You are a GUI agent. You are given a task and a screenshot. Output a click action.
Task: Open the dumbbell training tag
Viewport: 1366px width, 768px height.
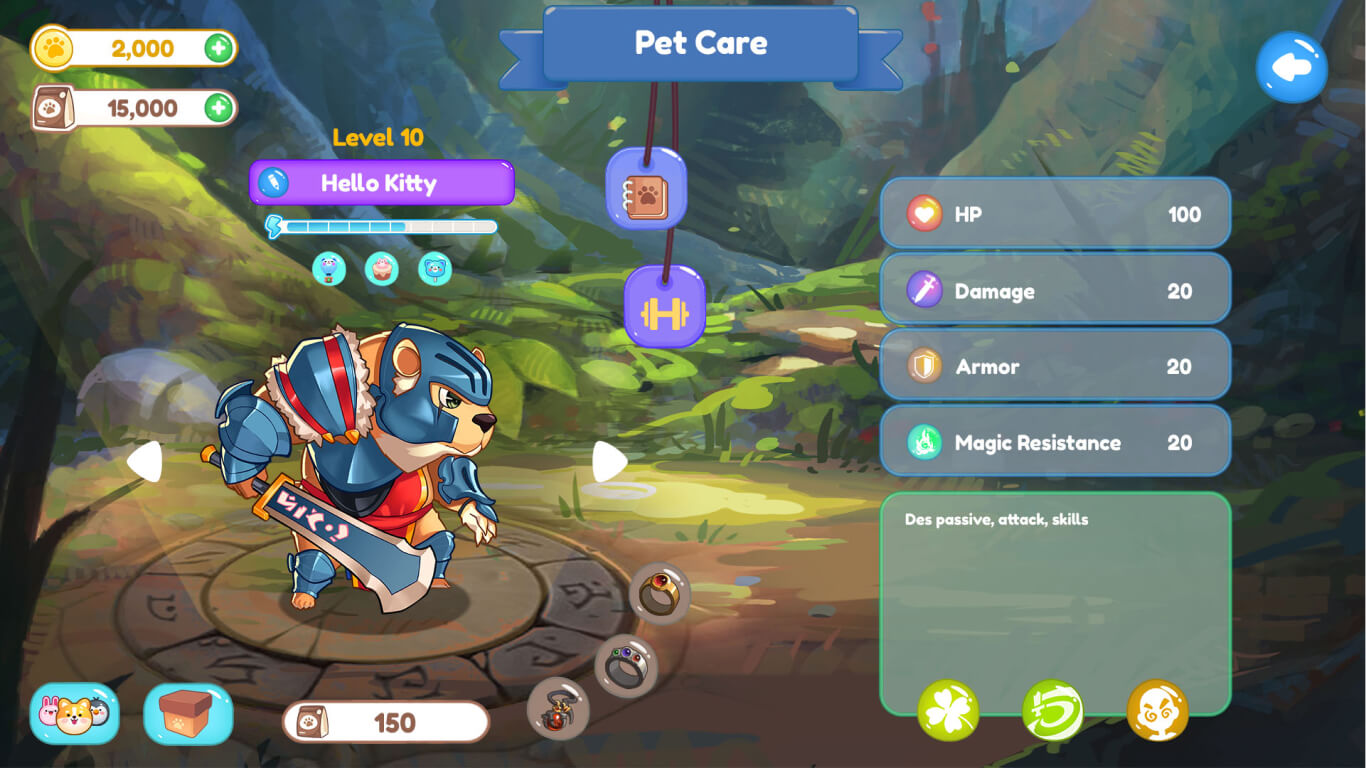[x=665, y=307]
